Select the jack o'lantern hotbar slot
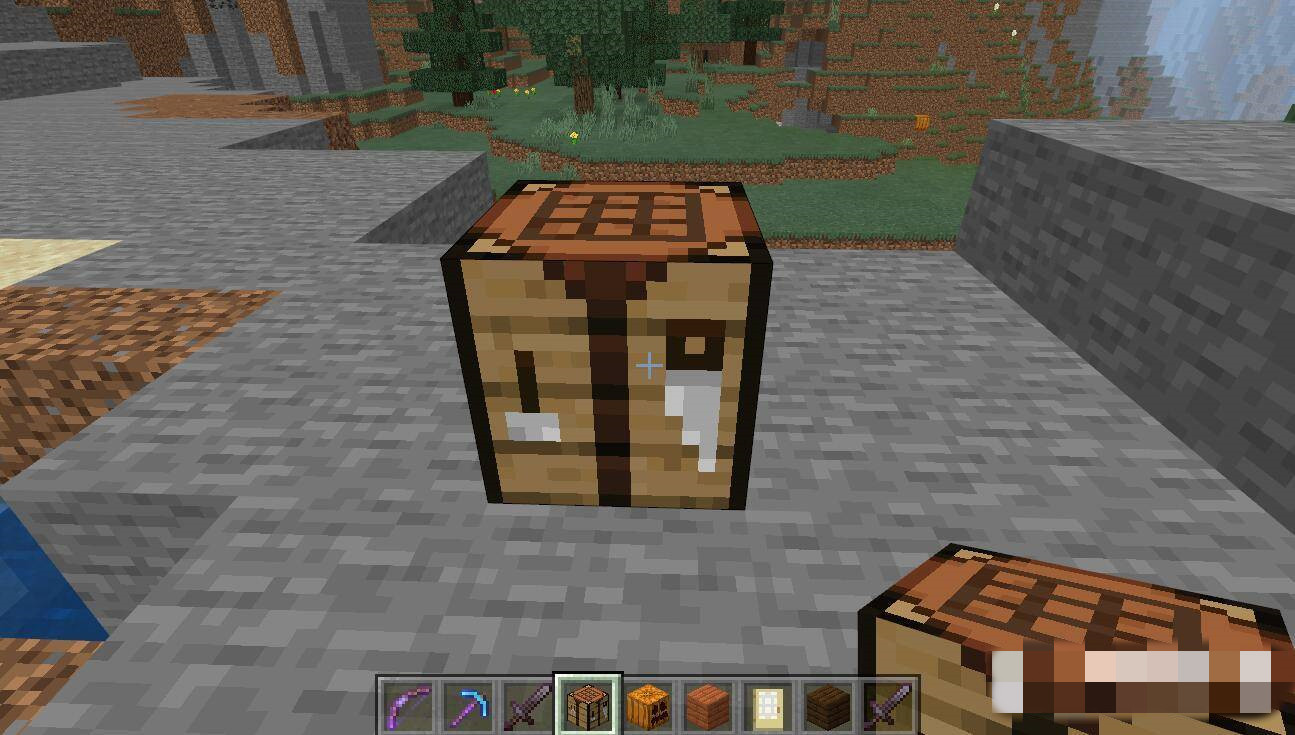Screen dimensions: 1295x735 (x=647, y=706)
